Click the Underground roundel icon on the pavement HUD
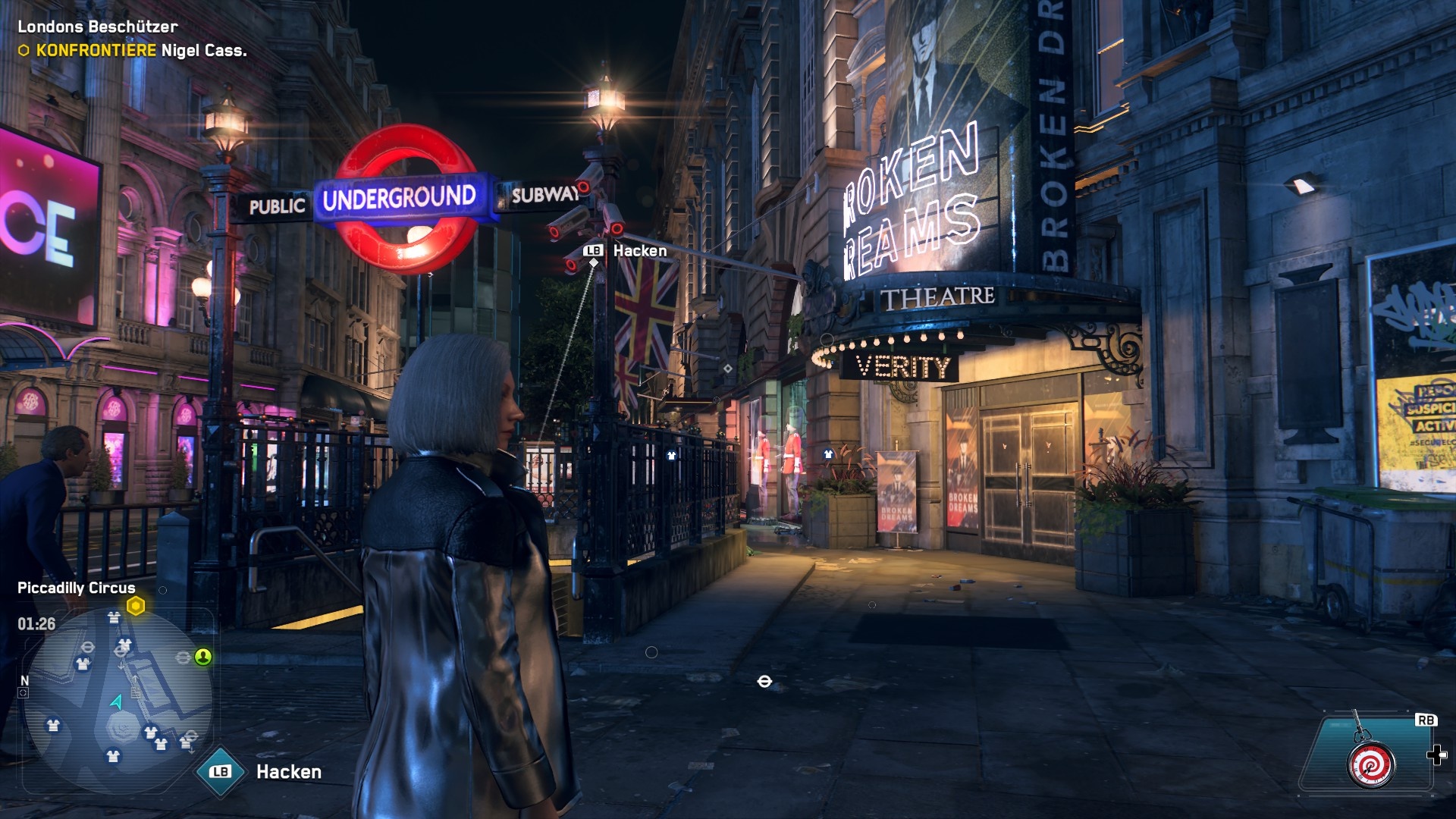 pos(765,682)
